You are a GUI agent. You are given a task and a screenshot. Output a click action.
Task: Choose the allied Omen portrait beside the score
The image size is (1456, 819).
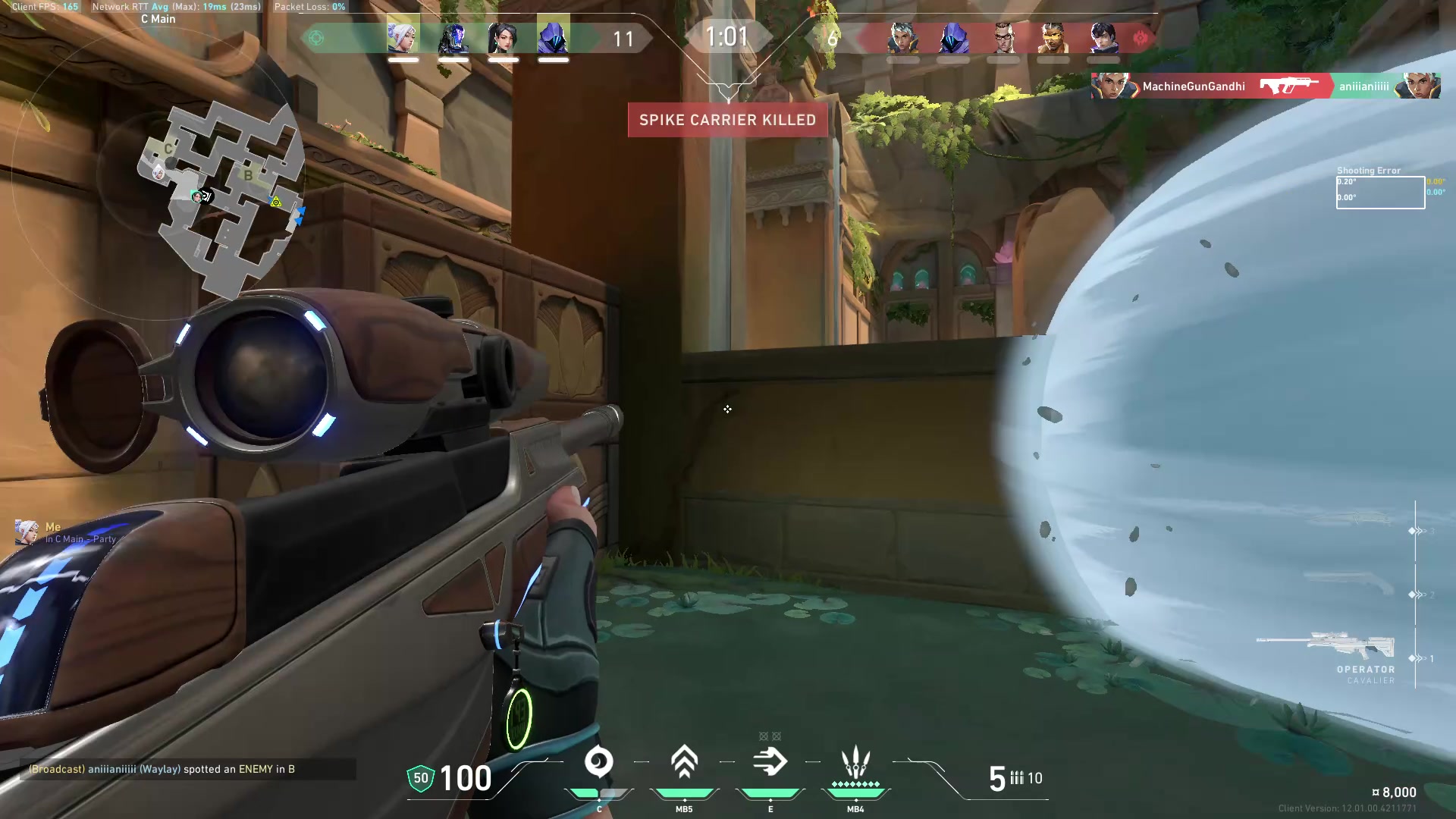[x=553, y=37]
